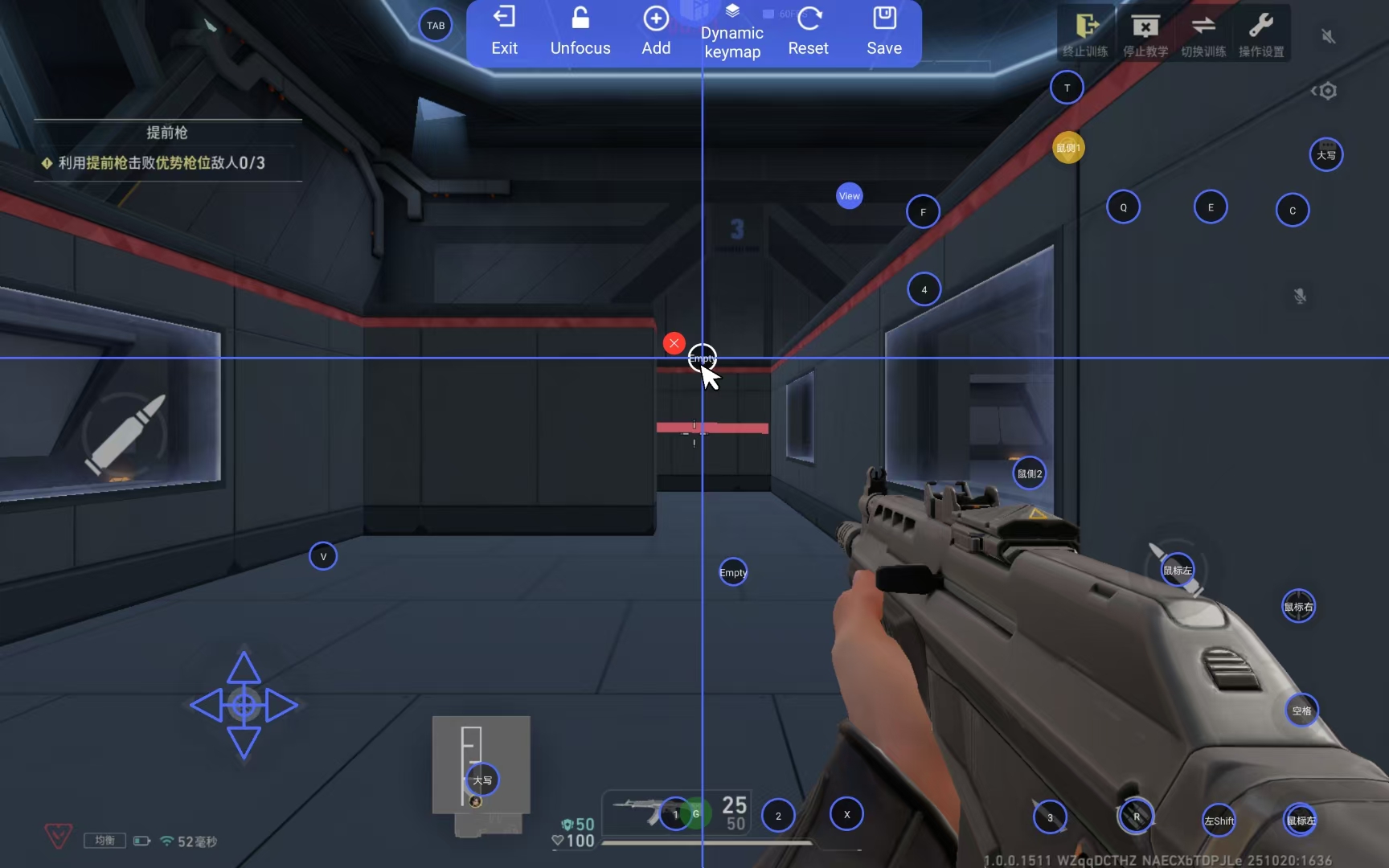
Task: Add a new key mapping
Action: [656, 31]
